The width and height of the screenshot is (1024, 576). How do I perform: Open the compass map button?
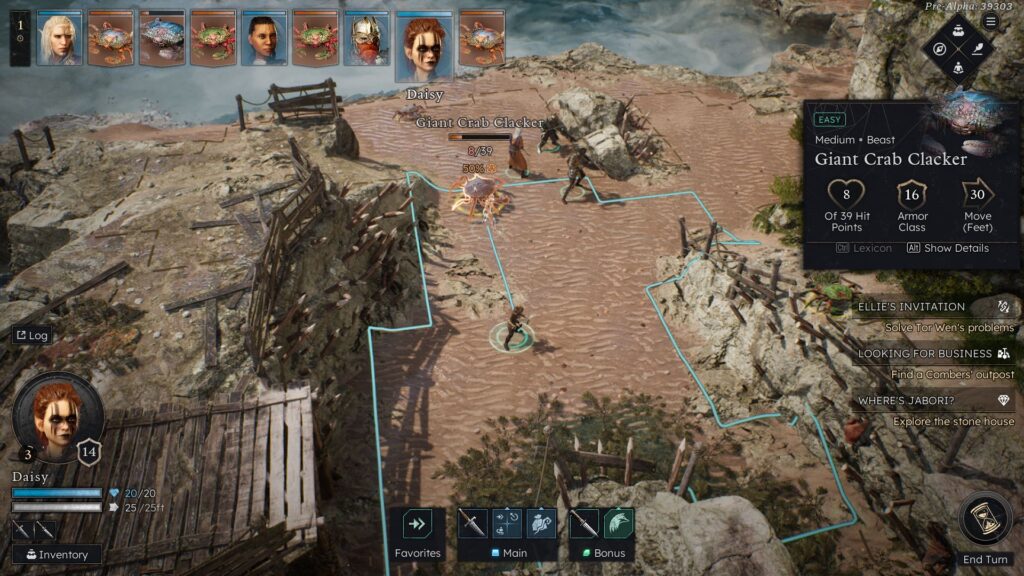pyautogui.click(x=940, y=48)
